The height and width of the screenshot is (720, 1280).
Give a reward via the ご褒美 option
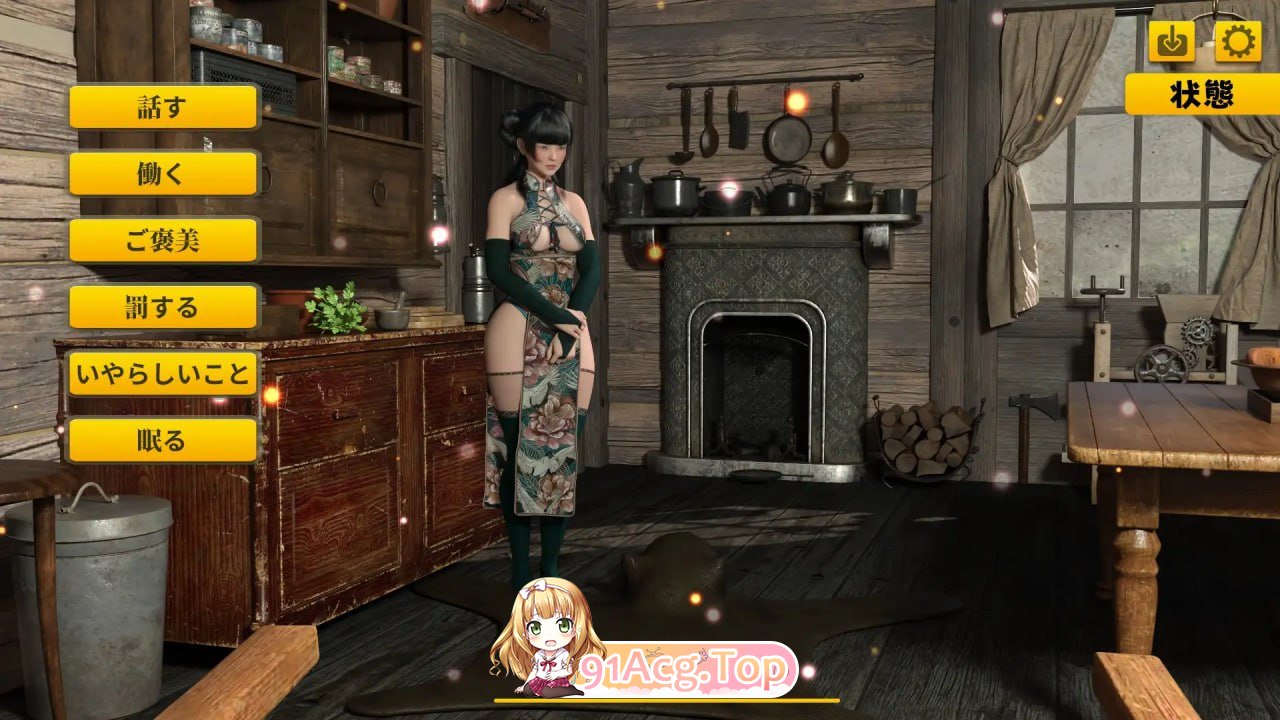(x=162, y=240)
